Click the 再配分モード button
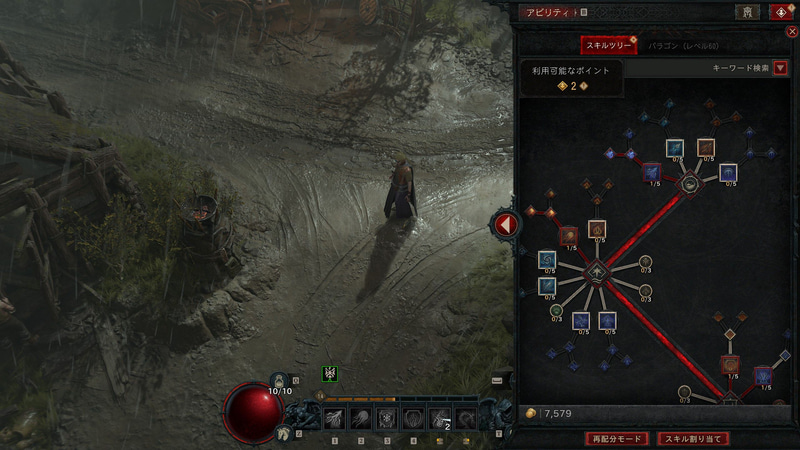The width and height of the screenshot is (800, 450). pos(615,438)
